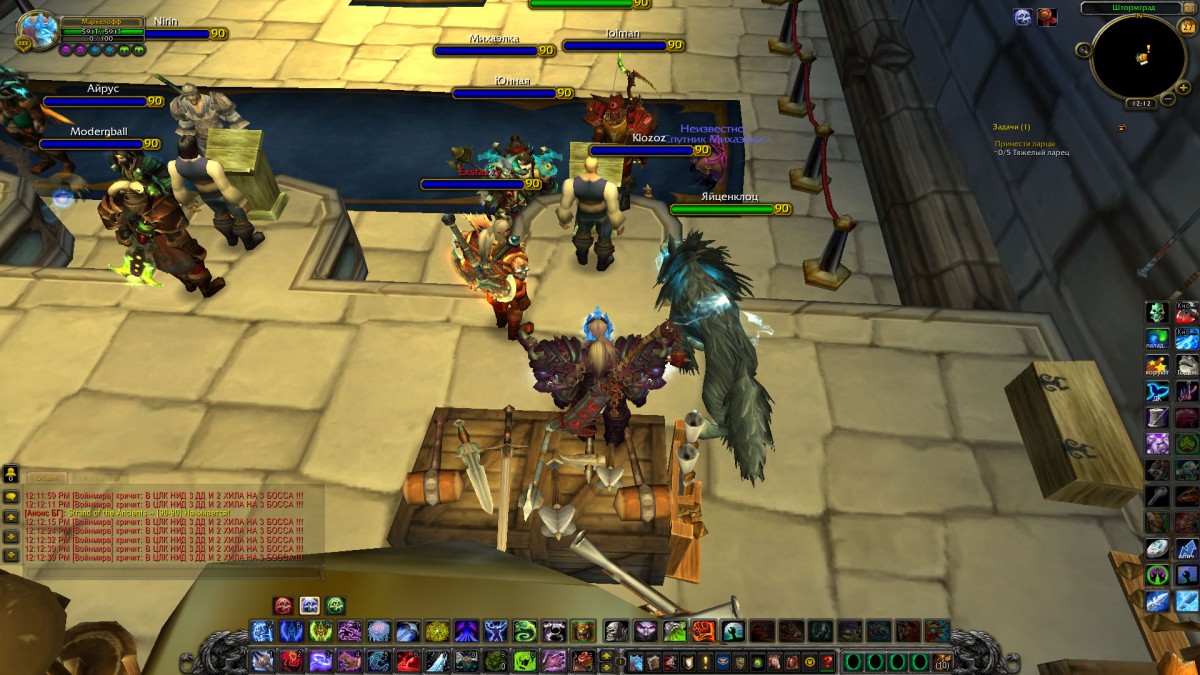The image size is (1200, 675).
Task: Open the yellow exclamation quest log button
Action: [x=704, y=661]
